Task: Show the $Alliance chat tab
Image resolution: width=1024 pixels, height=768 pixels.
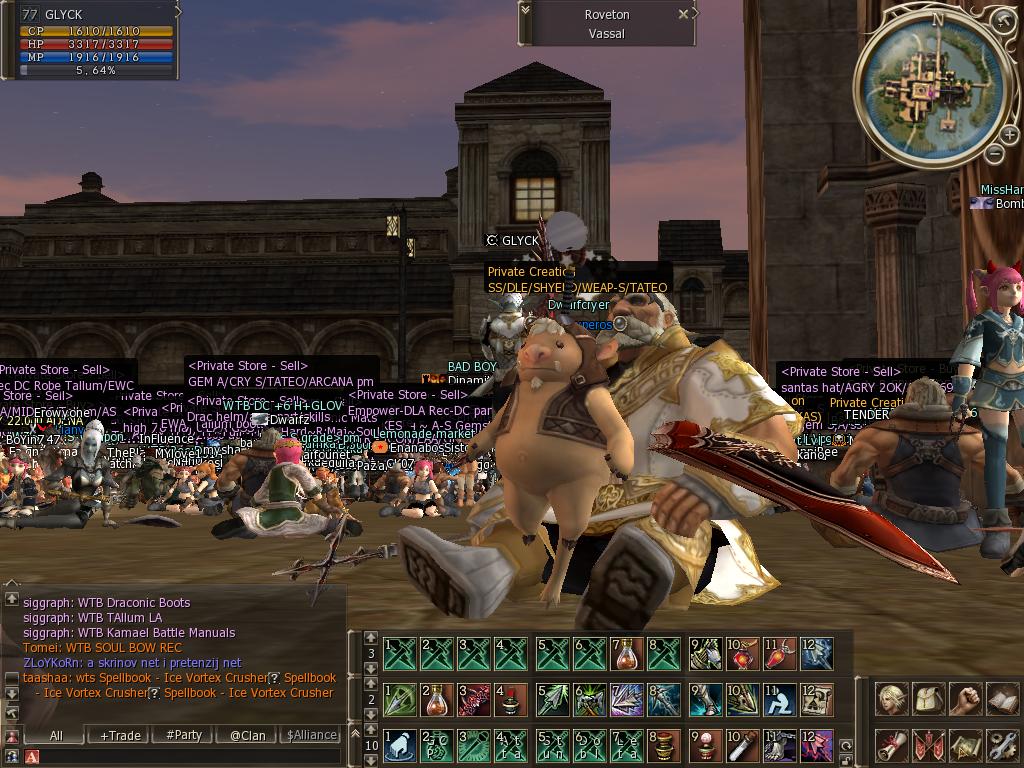Action: pos(311,735)
